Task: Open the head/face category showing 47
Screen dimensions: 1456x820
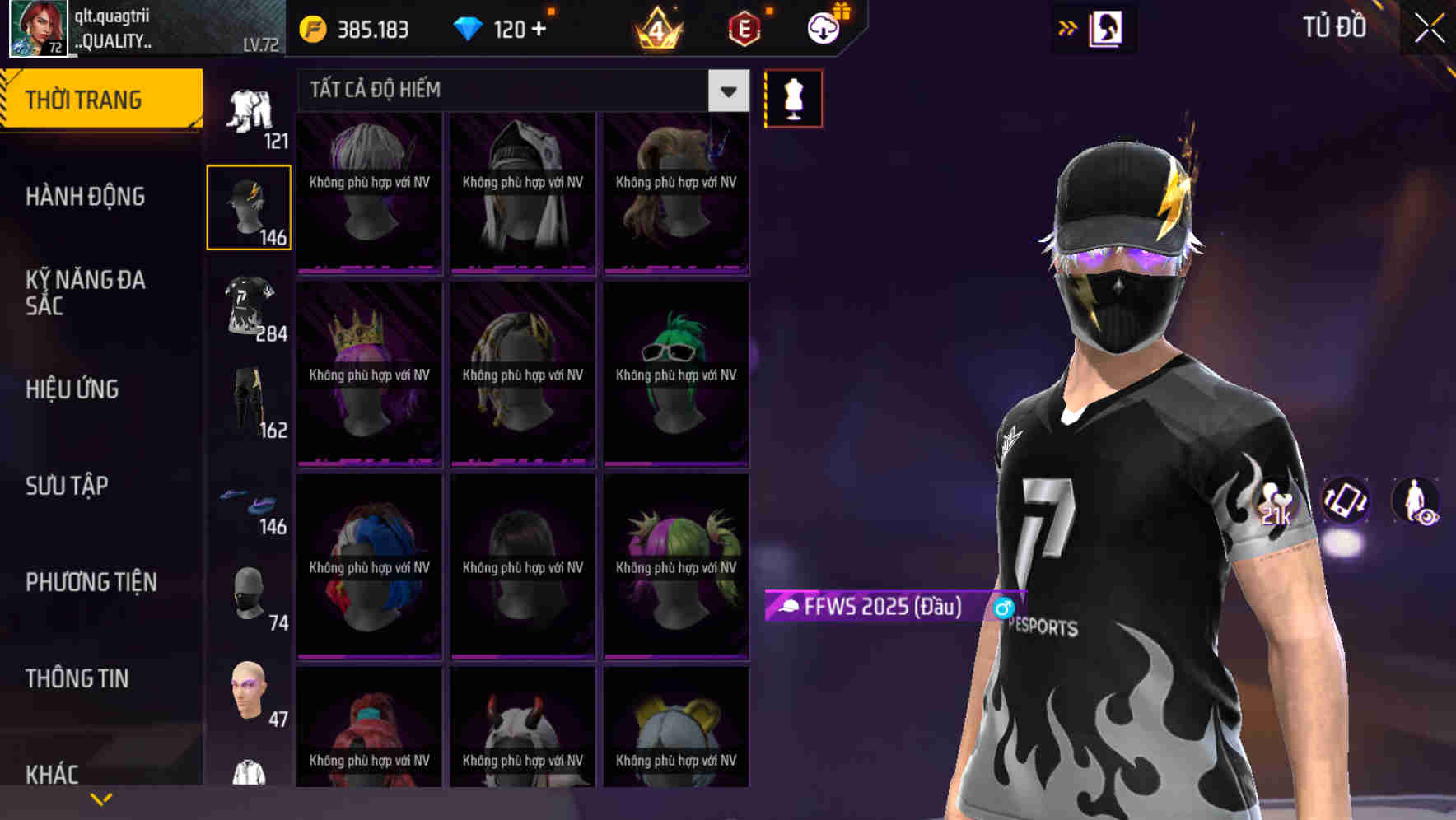Action: coord(249,694)
